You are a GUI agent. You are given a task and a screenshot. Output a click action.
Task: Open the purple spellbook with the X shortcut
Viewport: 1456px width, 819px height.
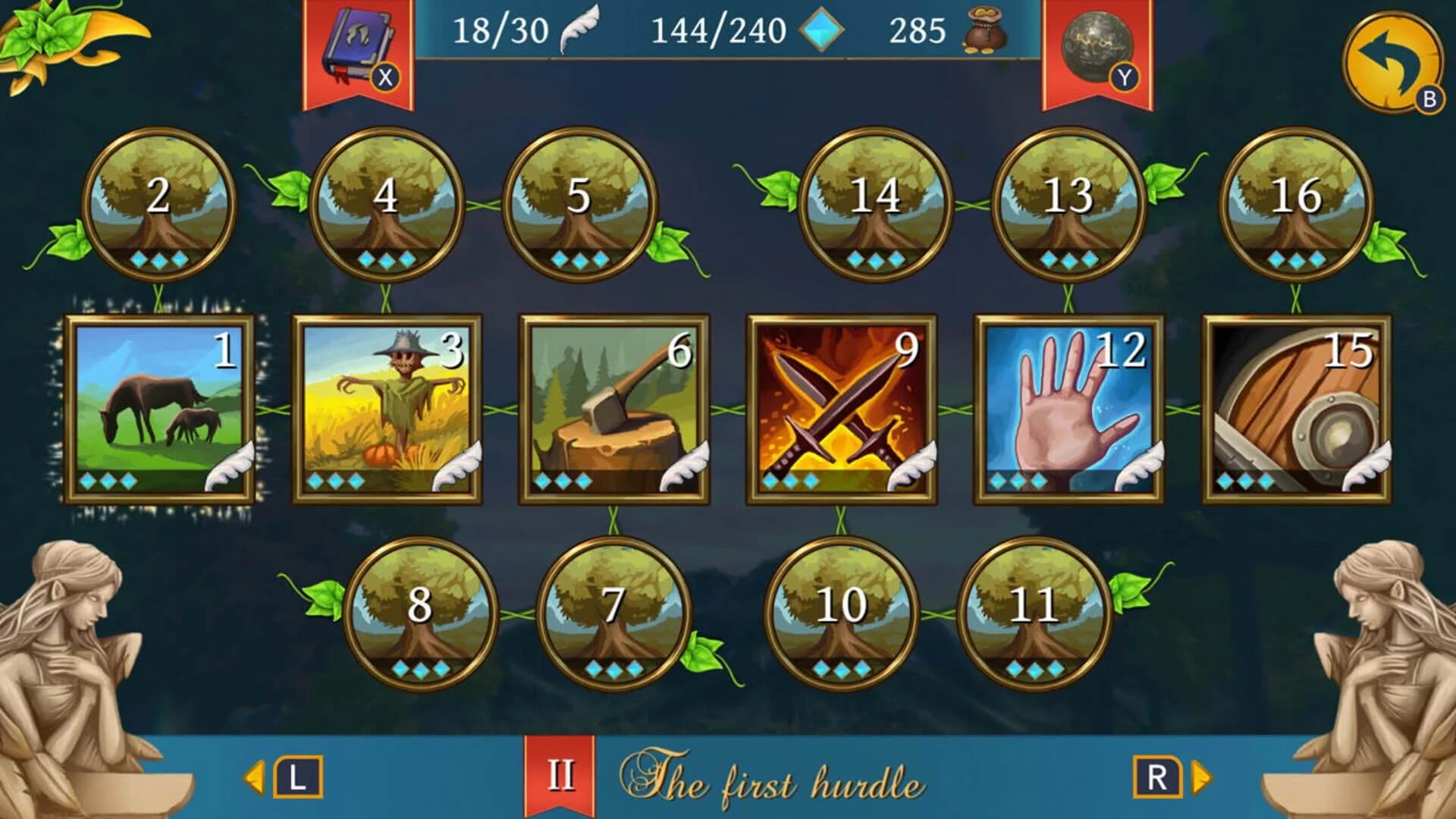(358, 42)
